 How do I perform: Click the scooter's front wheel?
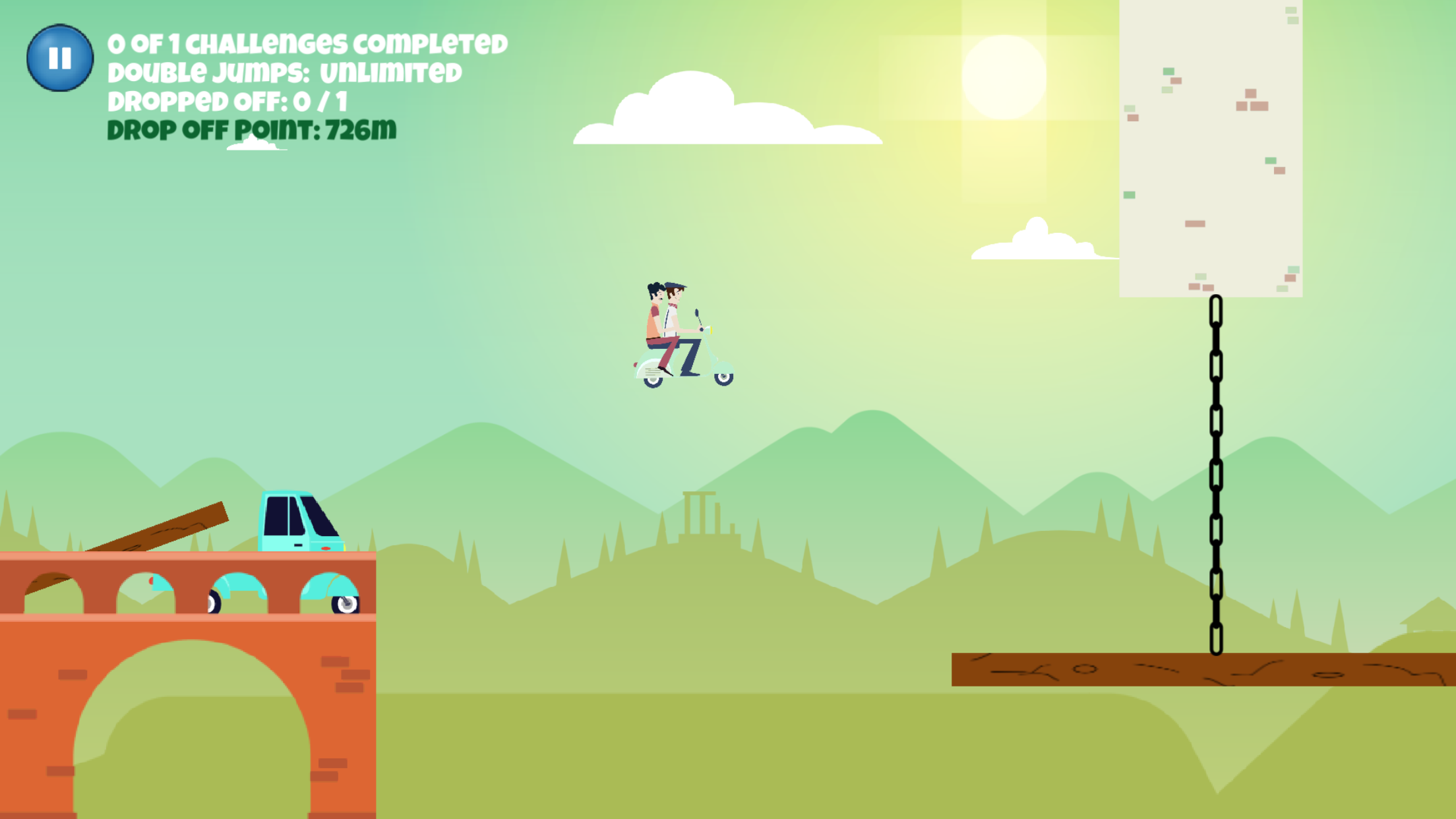(723, 380)
